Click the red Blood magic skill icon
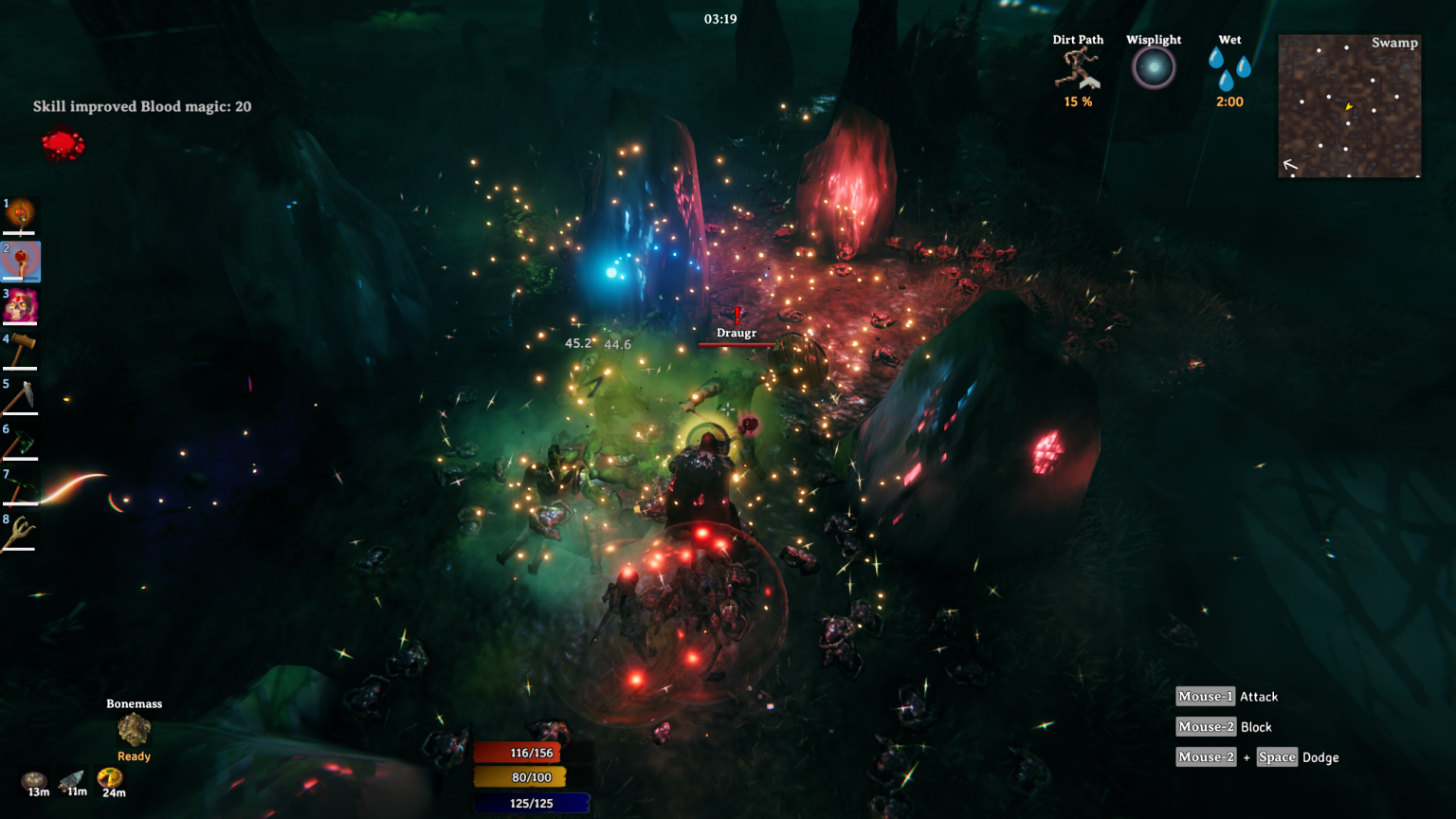Image resolution: width=1456 pixels, height=819 pixels. (x=64, y=144)
